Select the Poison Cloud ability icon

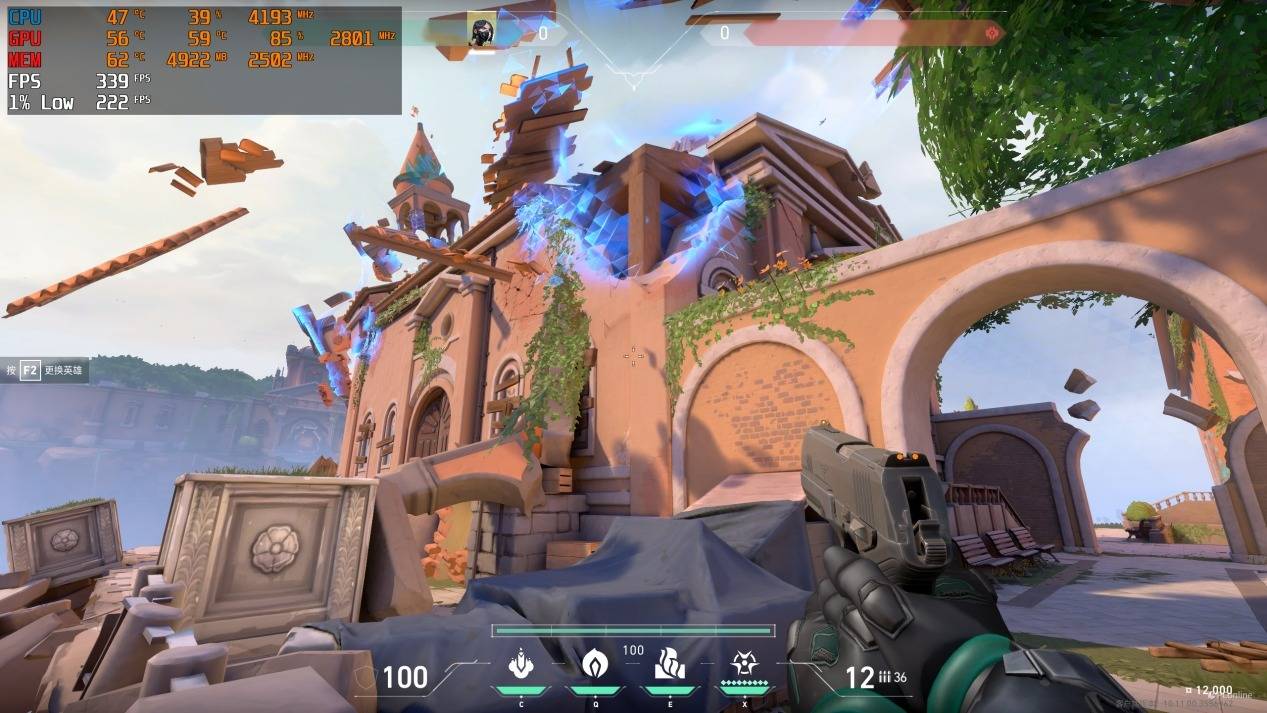595,663
